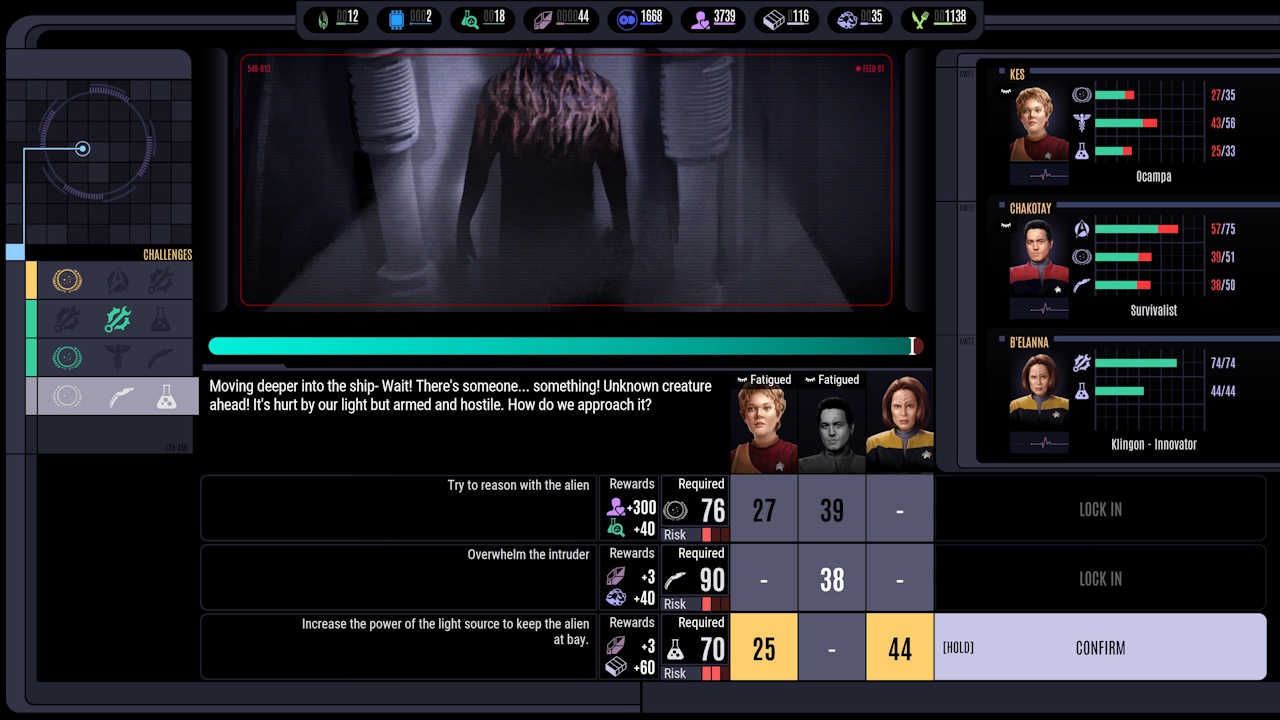Toggle B'Elanna's 44 on the light source option
Image resolution: width=1280 pixels, height=720 pixels.
899,648
